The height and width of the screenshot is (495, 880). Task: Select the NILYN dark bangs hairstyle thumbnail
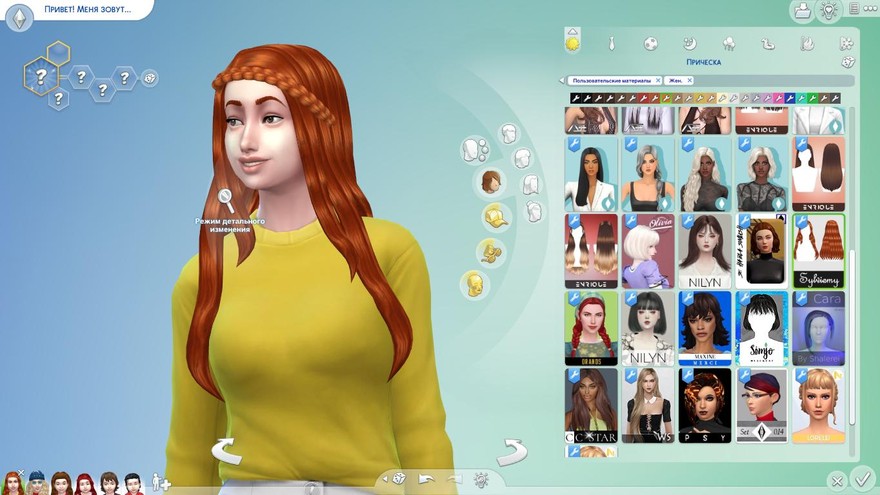(x=705, y=250)
